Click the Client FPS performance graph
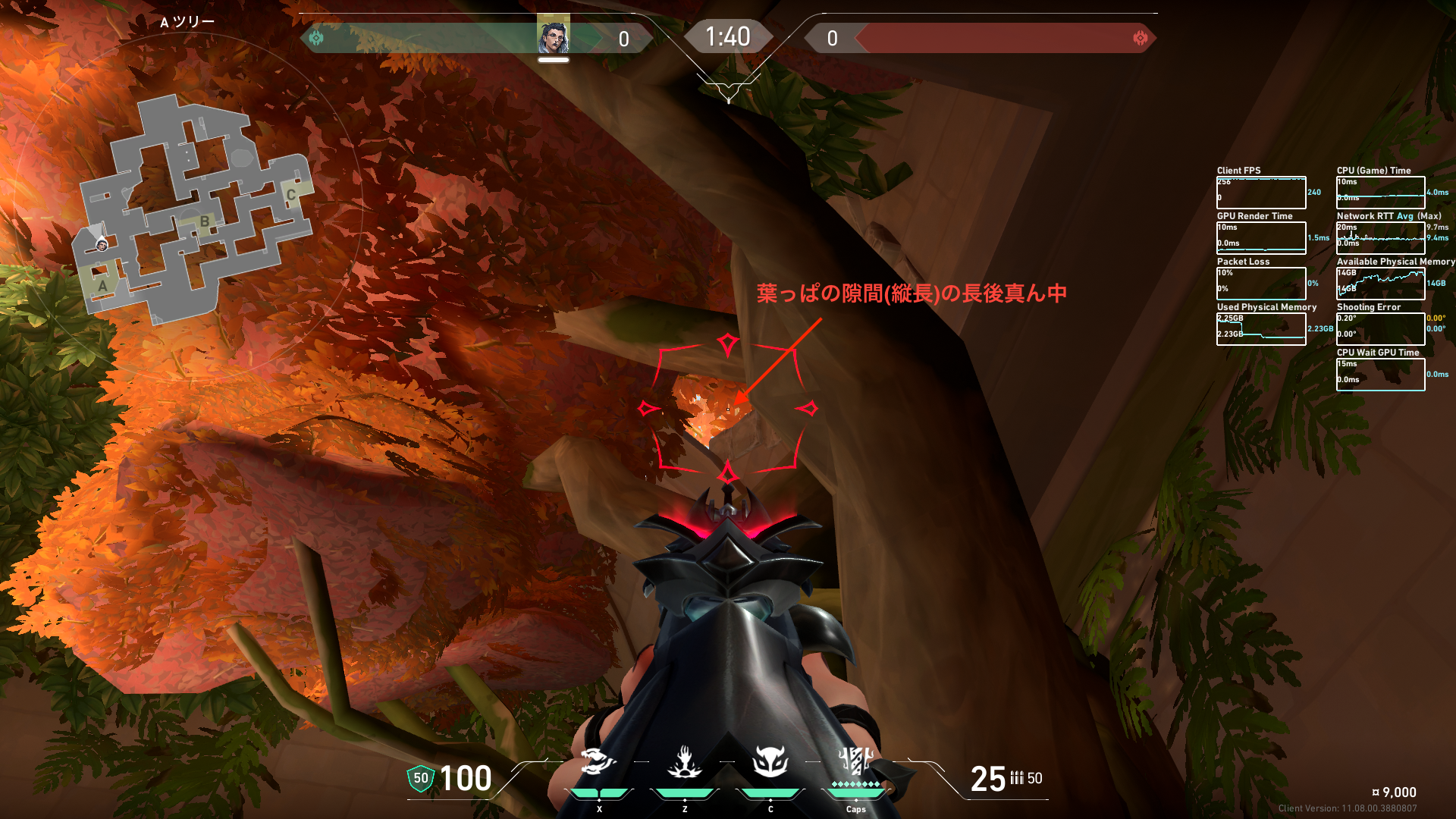 [x=1260, y=193]
